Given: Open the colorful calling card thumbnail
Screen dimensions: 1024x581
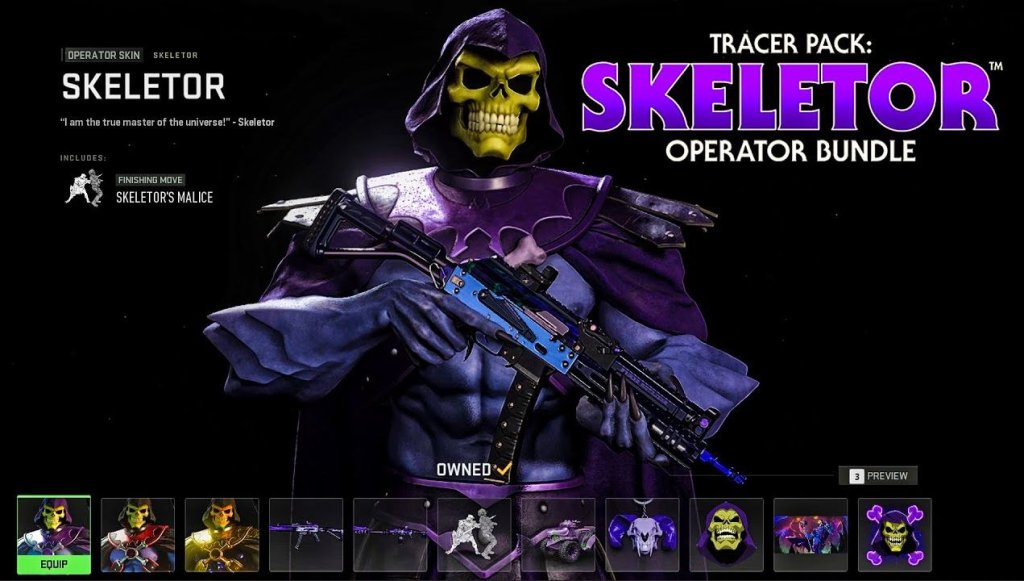Looking at the screenshot, I should pyautogui.click(x=810, y=535).
